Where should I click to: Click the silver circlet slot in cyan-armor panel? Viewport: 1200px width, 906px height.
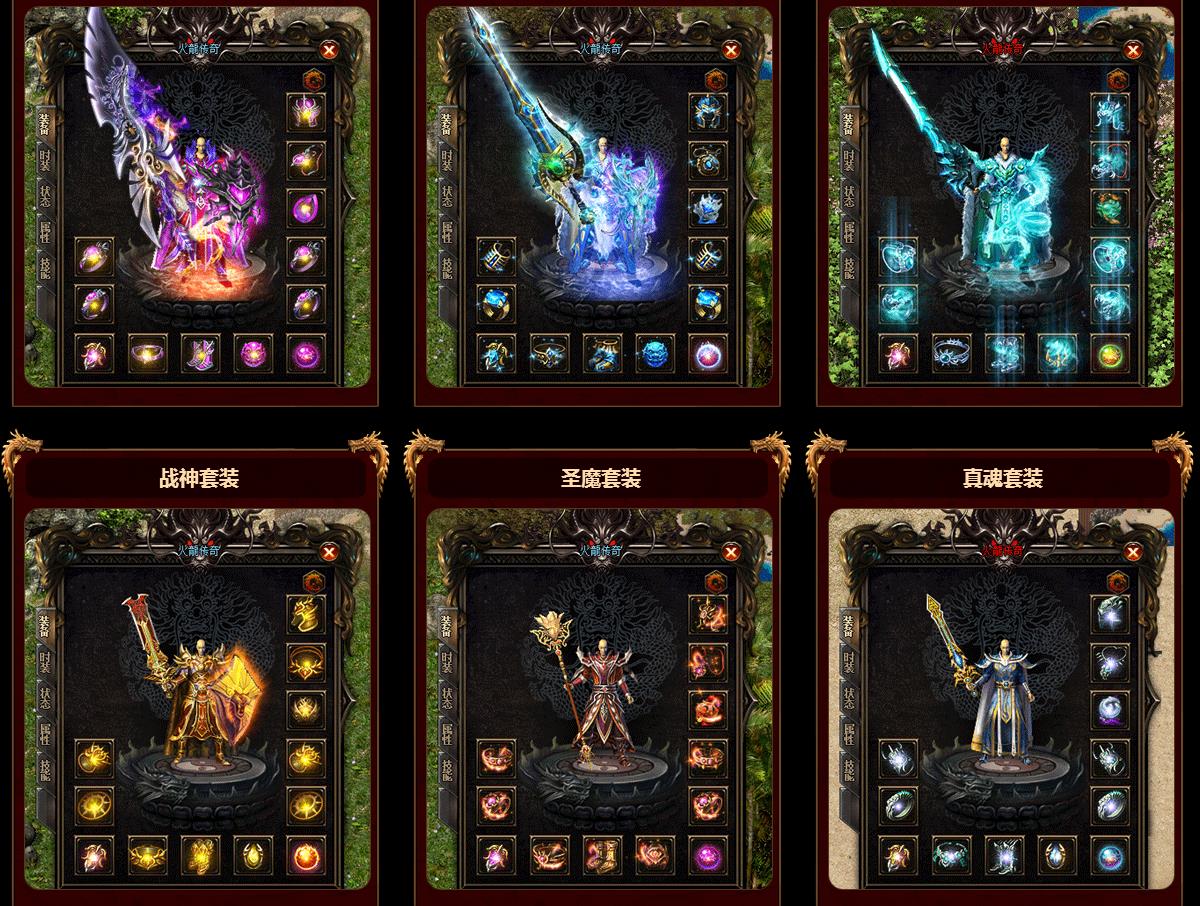(951, 352)
